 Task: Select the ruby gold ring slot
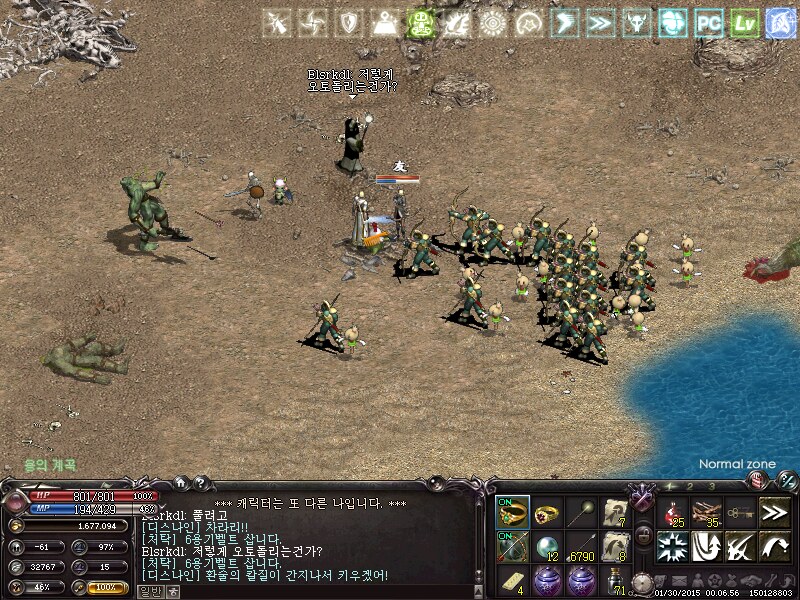(548, 512)
